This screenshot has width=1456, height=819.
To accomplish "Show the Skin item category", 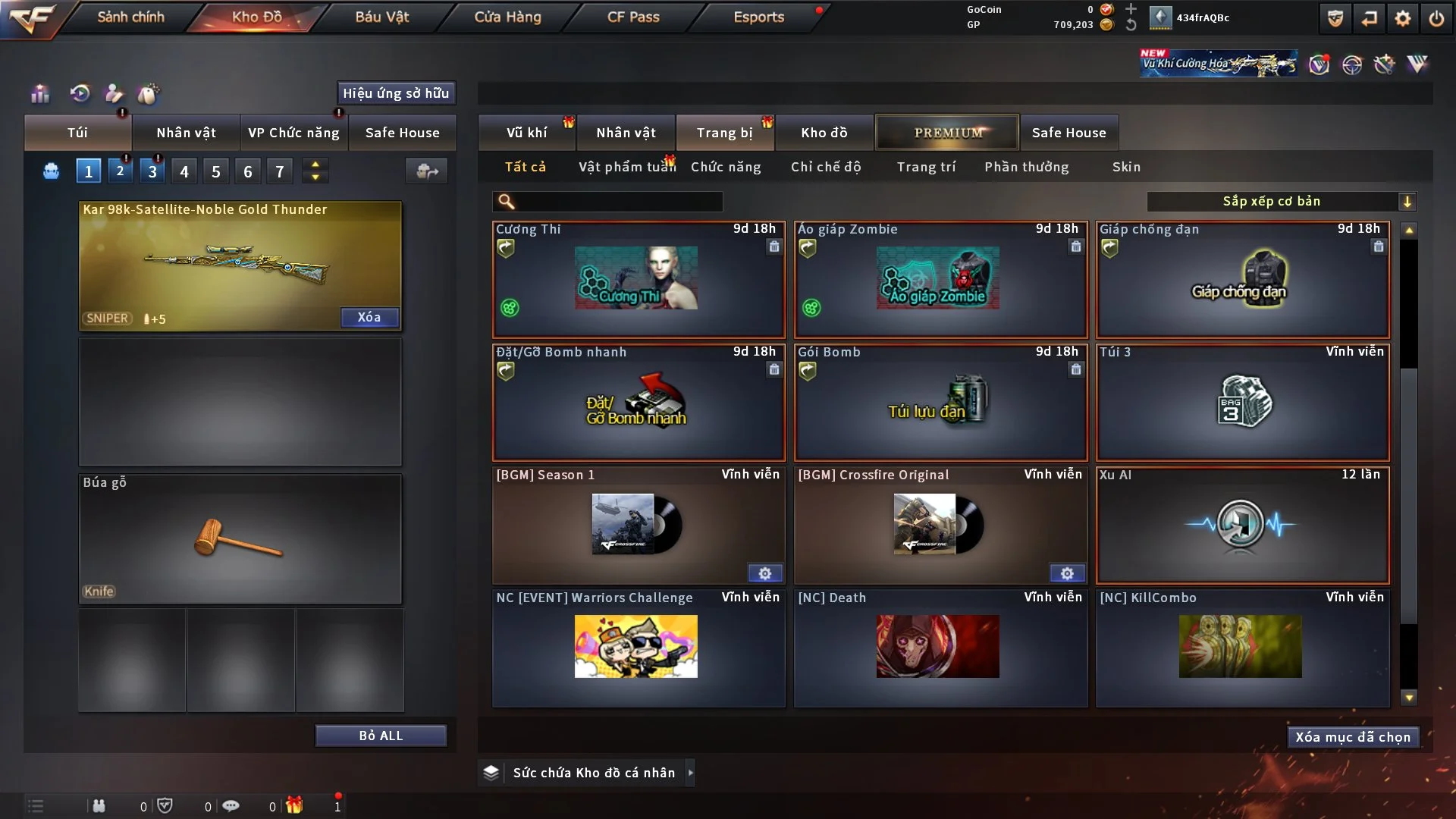I will point(1126,167).
